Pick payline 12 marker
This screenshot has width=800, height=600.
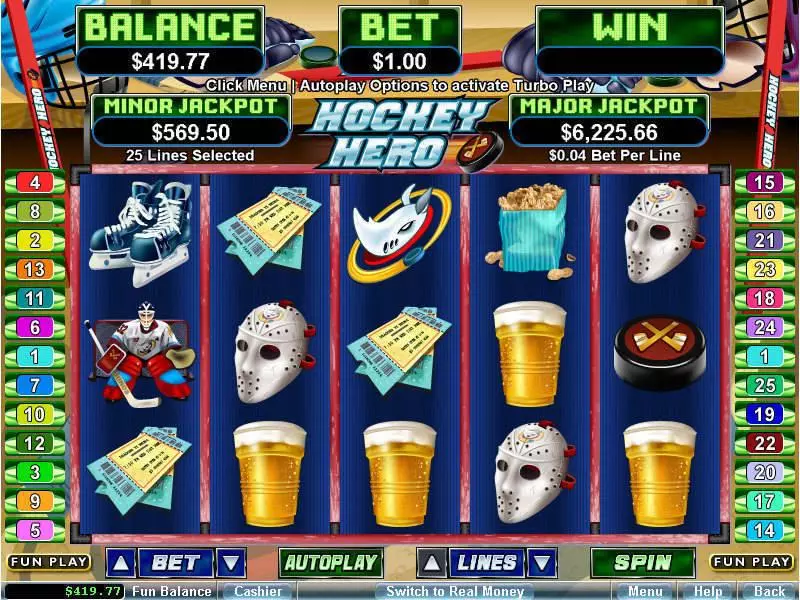click(x=35, y=443)
